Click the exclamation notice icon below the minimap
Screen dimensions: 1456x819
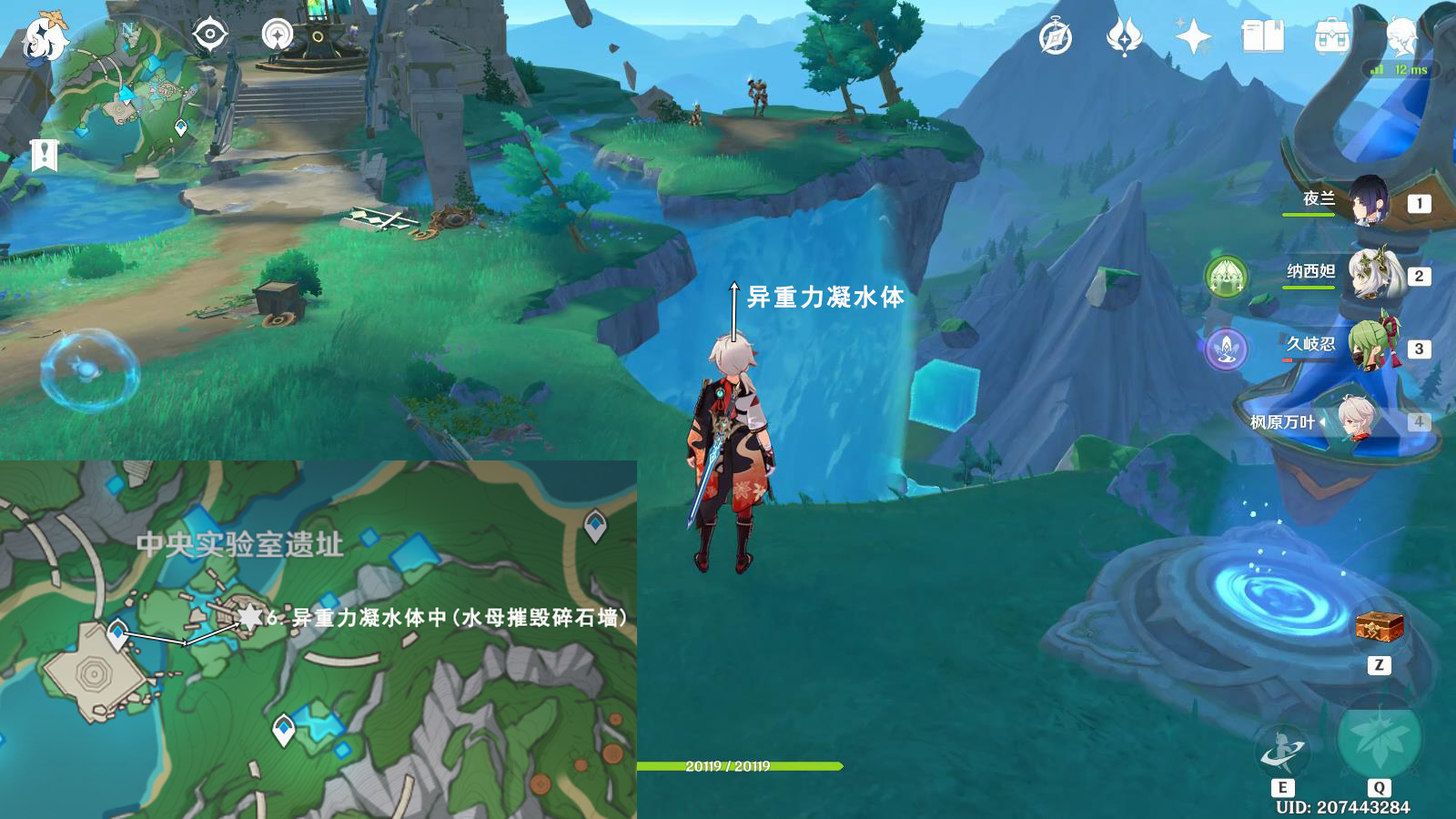click(x=44, y=152)
